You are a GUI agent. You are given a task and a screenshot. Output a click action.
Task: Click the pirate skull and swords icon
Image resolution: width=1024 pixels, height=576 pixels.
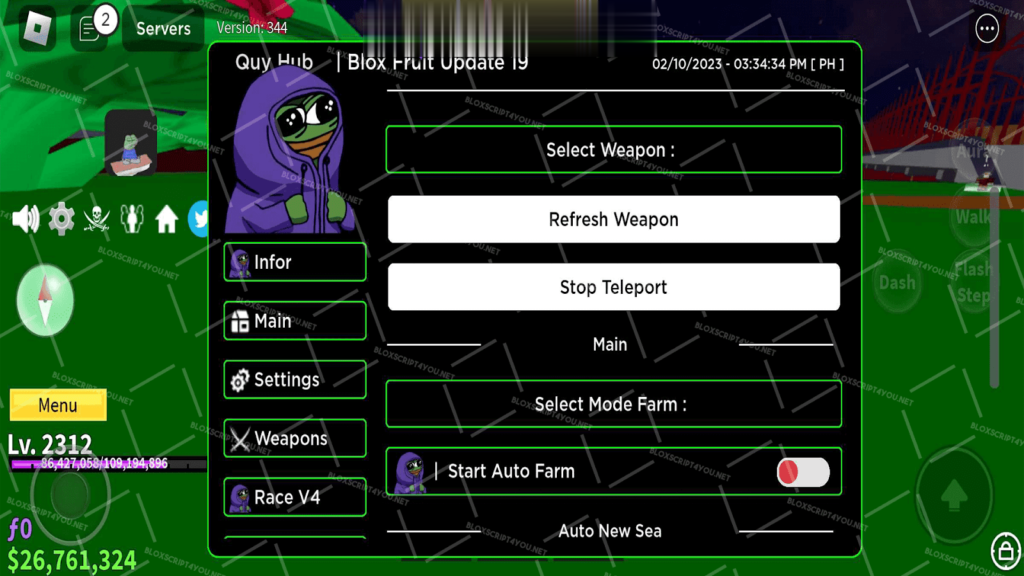pyautogui.click(x=96, y=218)
